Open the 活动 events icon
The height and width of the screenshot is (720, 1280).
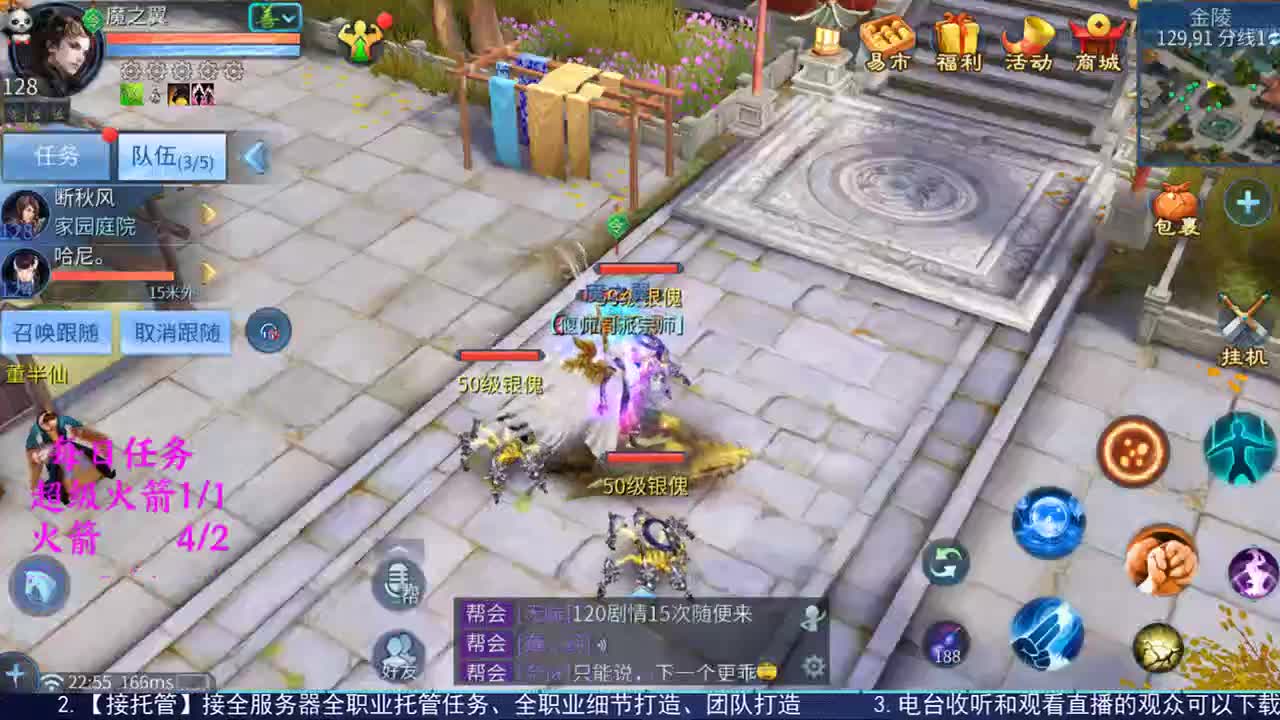click(1028, 40)
